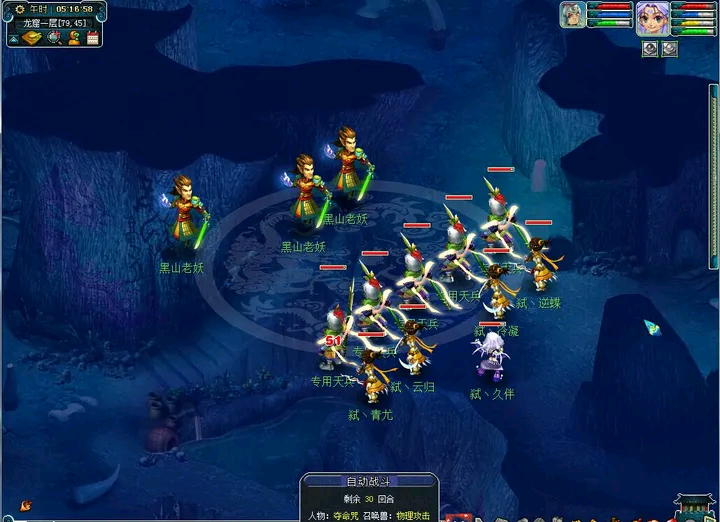
Task: Click the left grey orb buff icon
Action: click(x=649, y=48)
